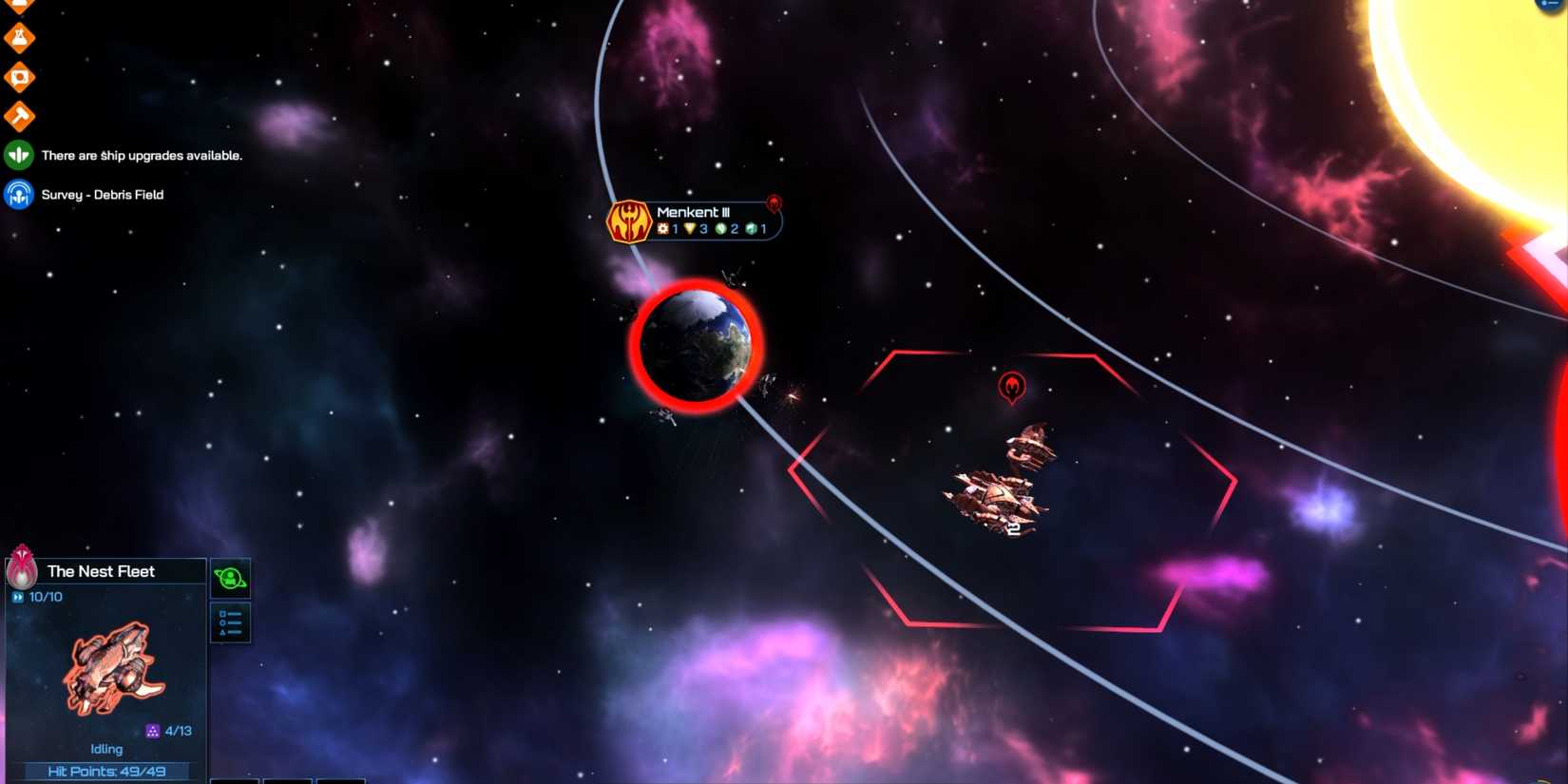This screenshot has width=1568, height=784.
Task: Click the Hit Points 49/49 bar
Action: pos(105,772)
